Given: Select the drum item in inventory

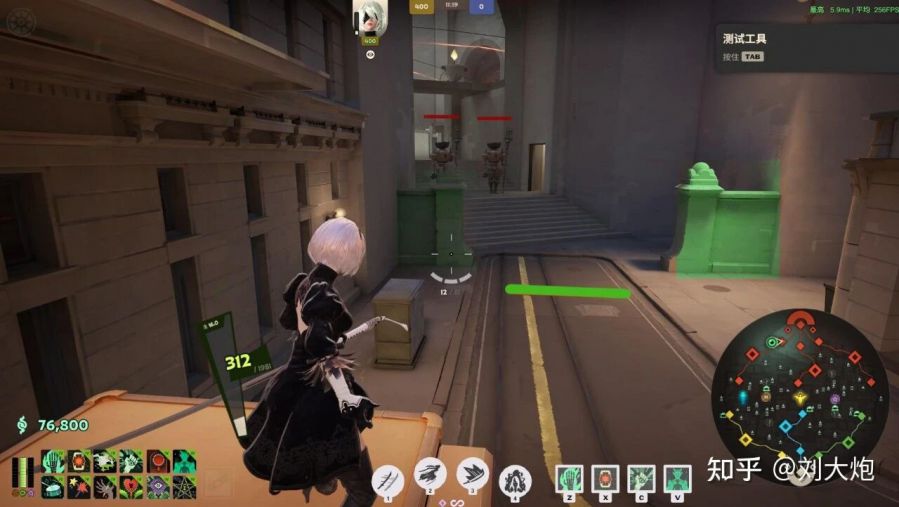Looking at the screenshot, I should (54, 487).
